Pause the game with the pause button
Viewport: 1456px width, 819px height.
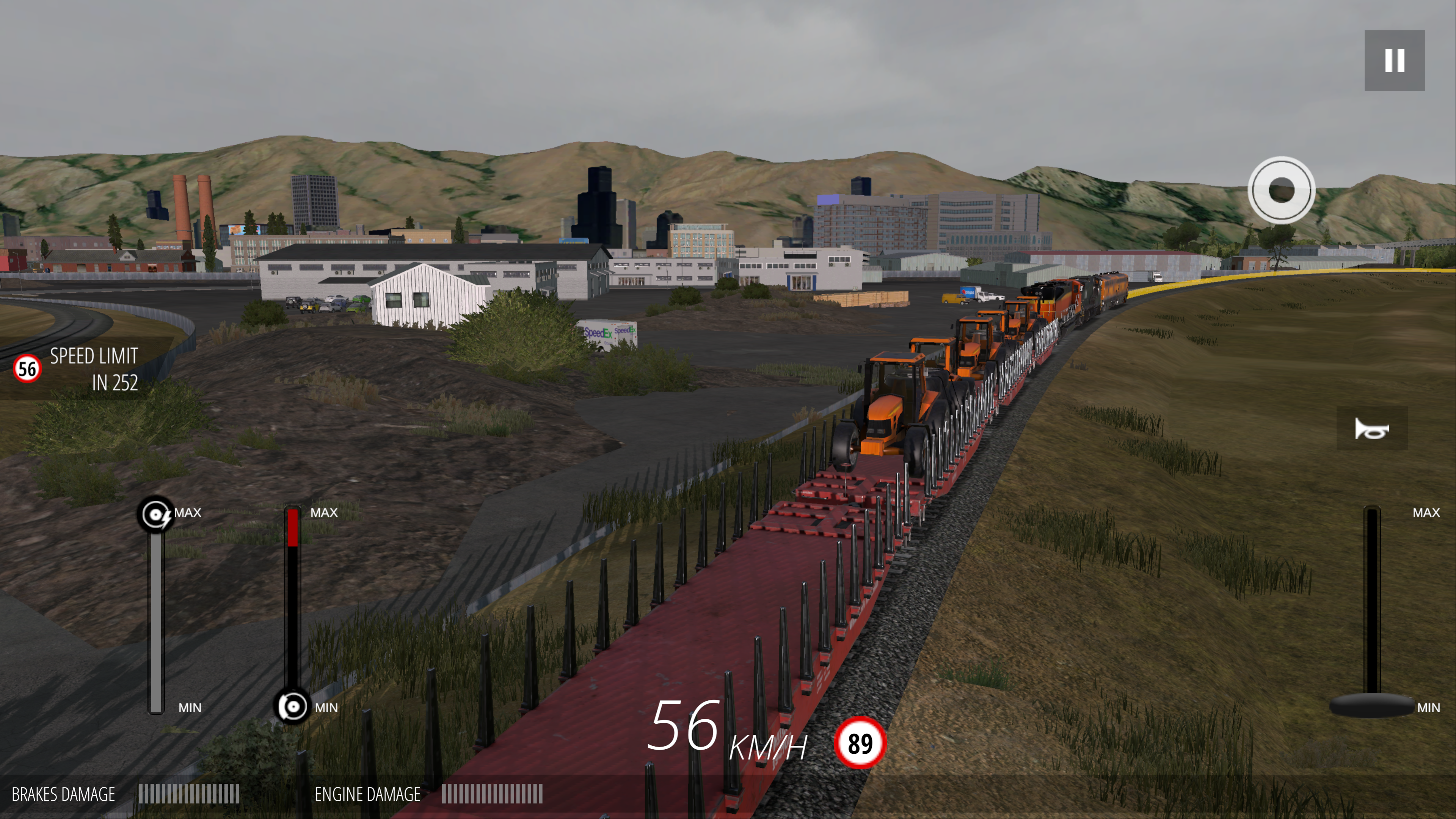click(x=1394, y=61)
